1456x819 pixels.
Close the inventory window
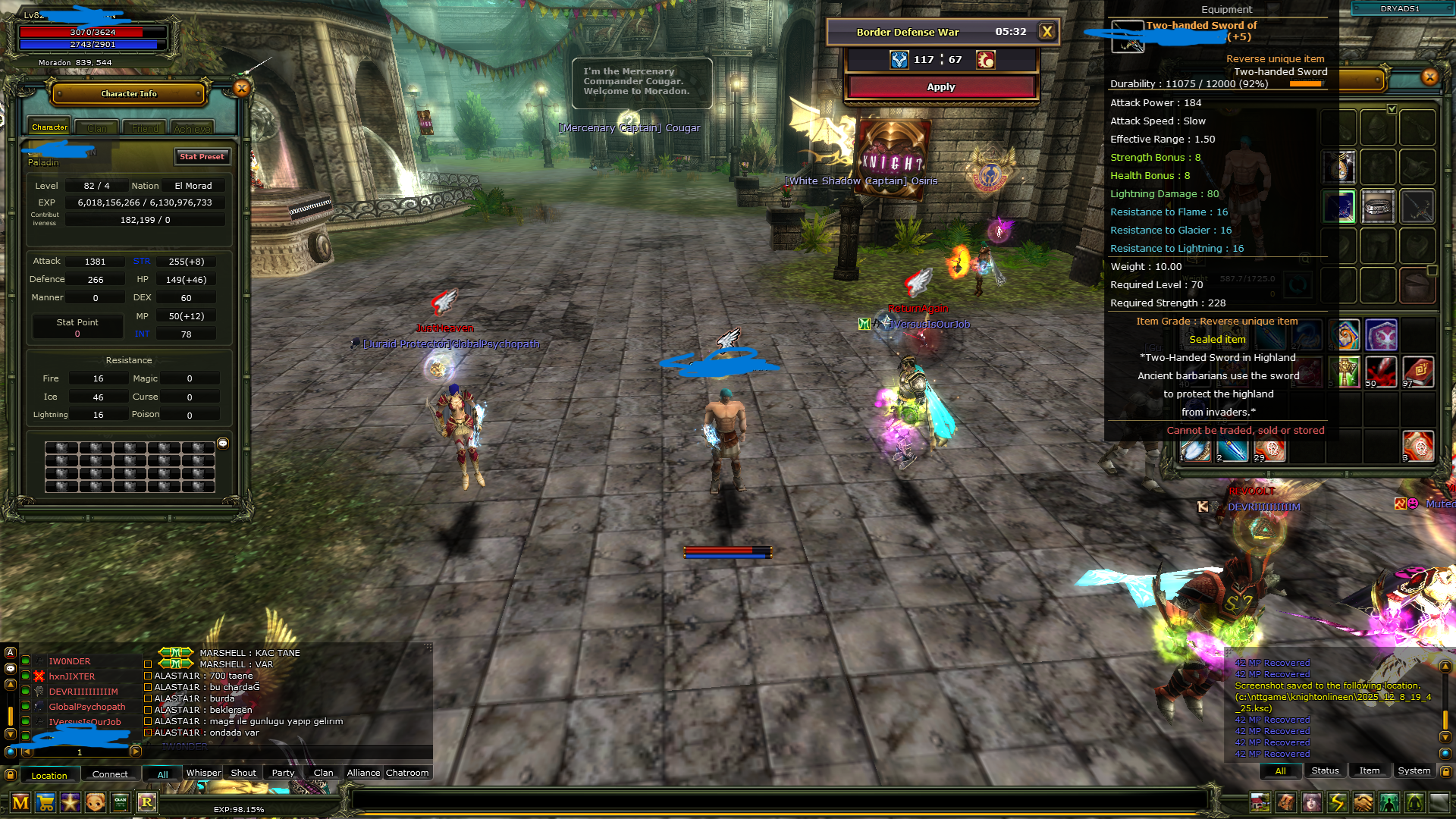[x=1429, y=77]
